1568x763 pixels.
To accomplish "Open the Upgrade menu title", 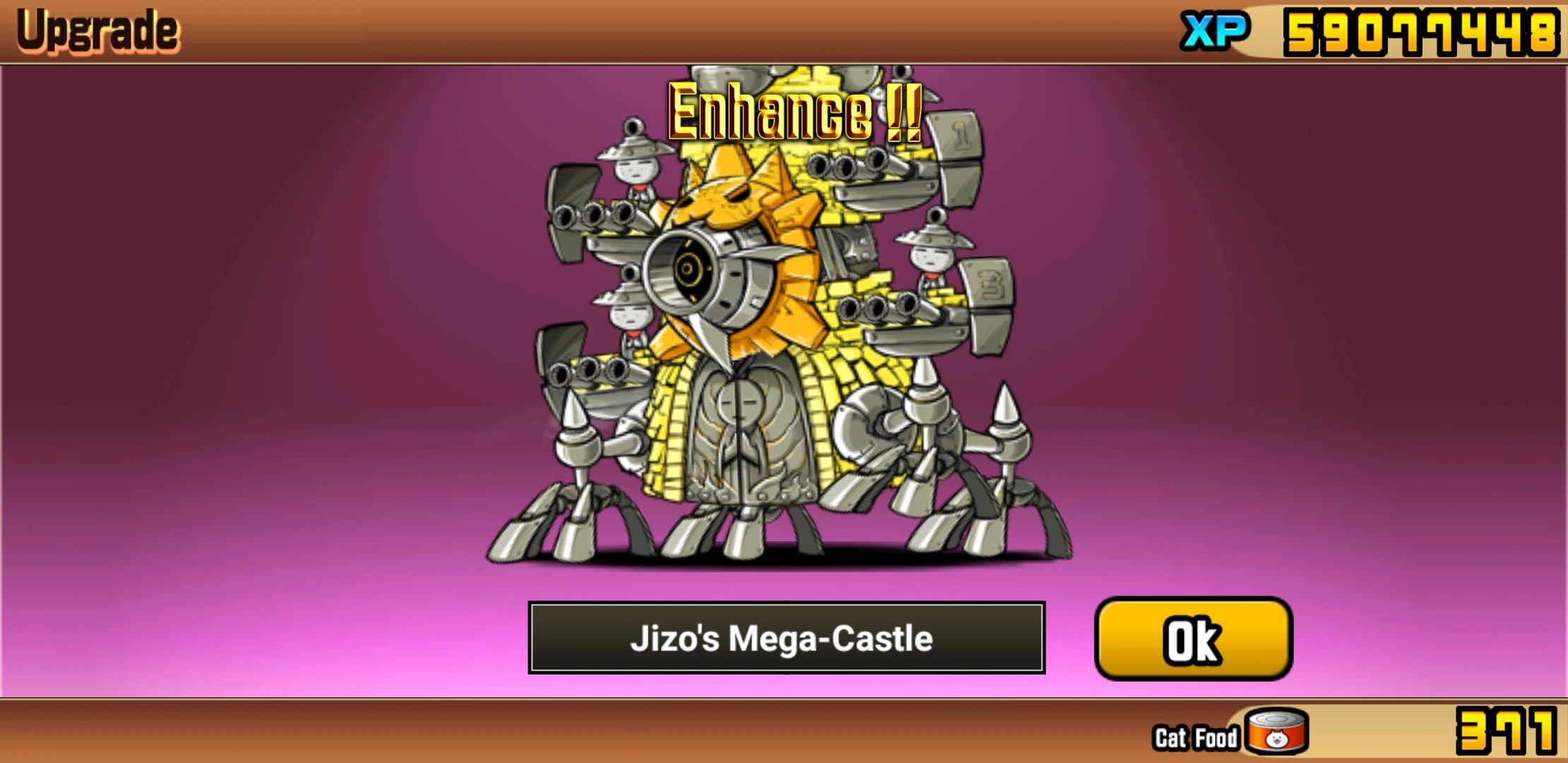I will click(x=99, y=28).
